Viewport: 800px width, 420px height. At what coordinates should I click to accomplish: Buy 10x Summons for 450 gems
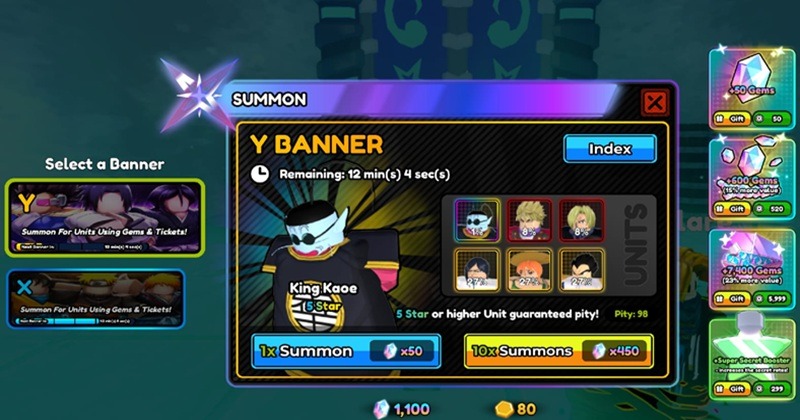click(557, 351)
